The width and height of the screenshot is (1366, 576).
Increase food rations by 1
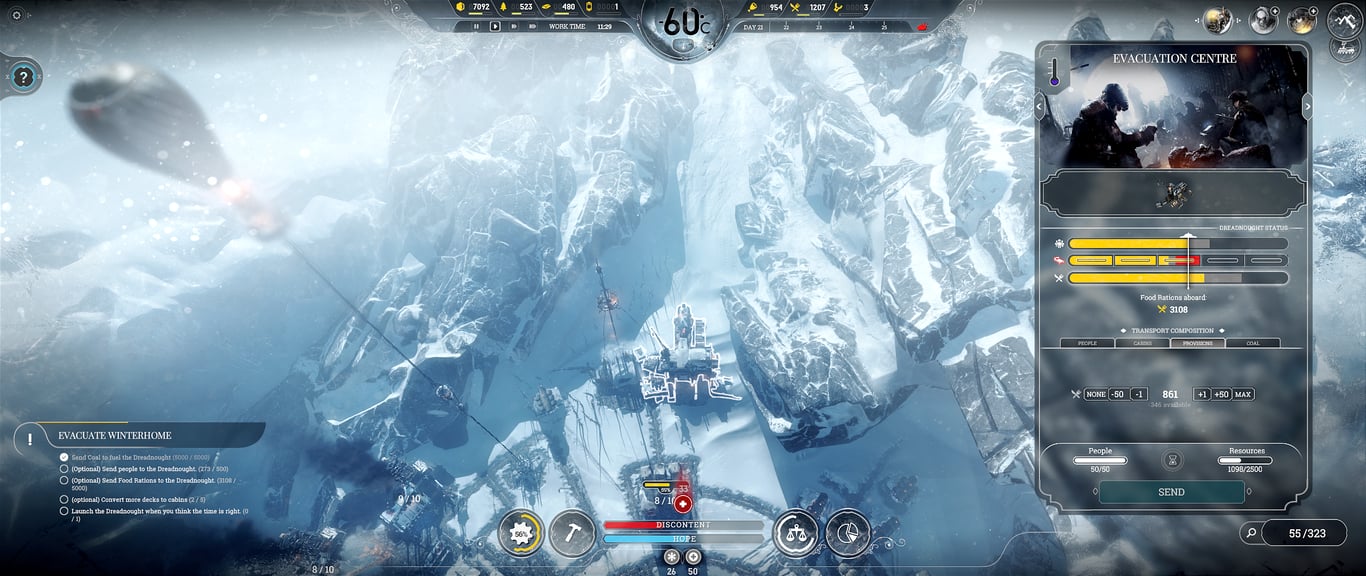[x=1202, y=394]
